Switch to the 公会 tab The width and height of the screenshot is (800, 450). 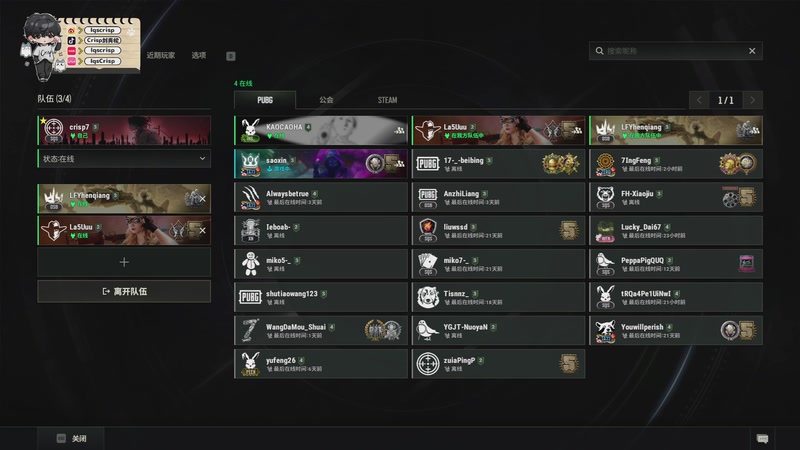click(x=326, y=100)
